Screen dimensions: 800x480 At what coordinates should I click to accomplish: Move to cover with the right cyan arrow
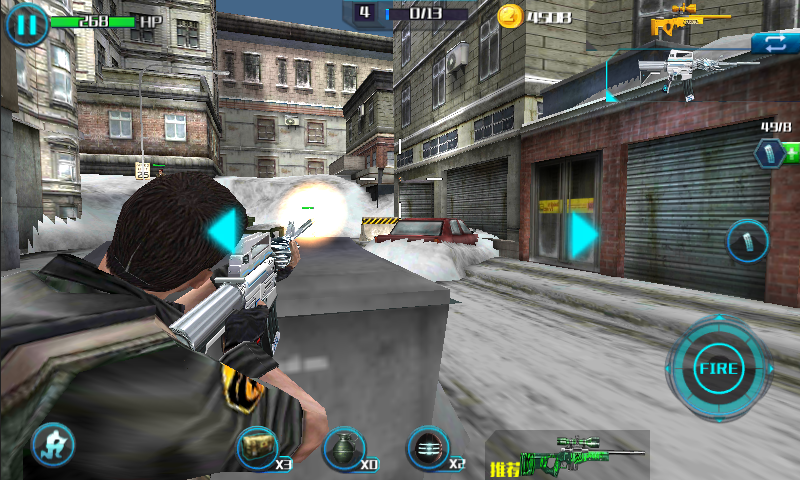pos(584,233)
